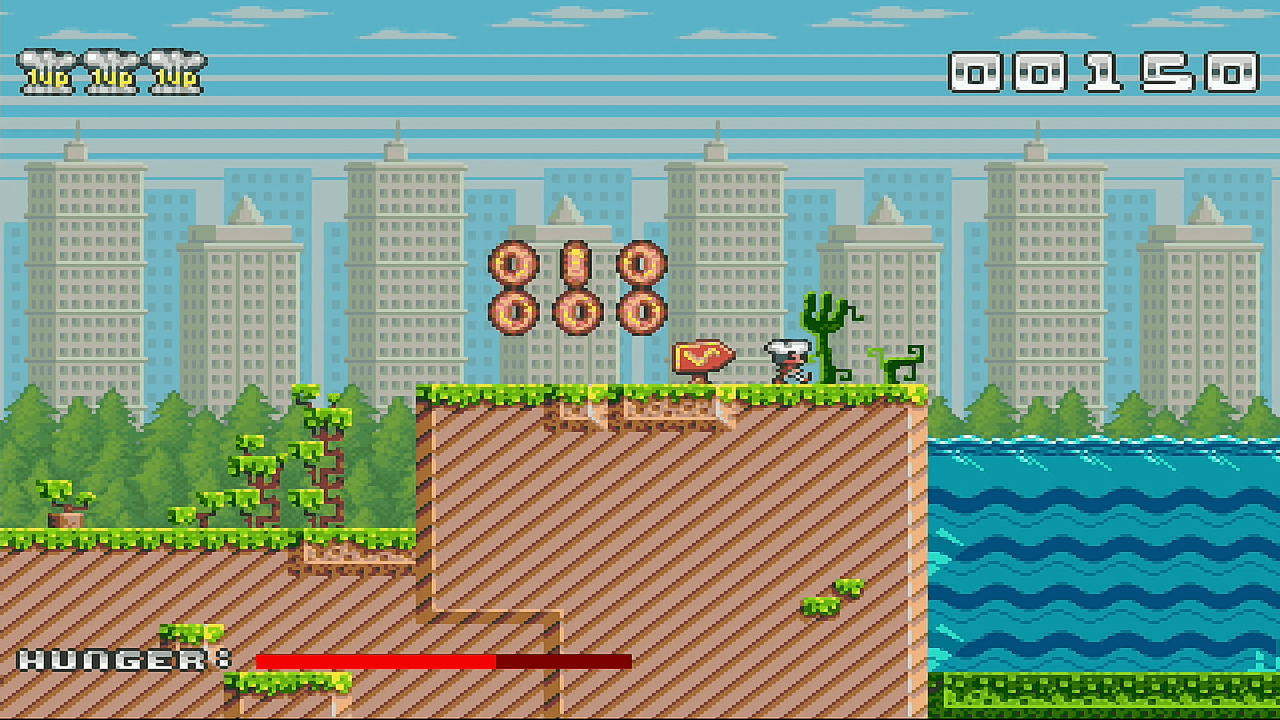Click the first 1UP life icon
Viewport: 1280px width, 720px height.
(x=48, y=70)
